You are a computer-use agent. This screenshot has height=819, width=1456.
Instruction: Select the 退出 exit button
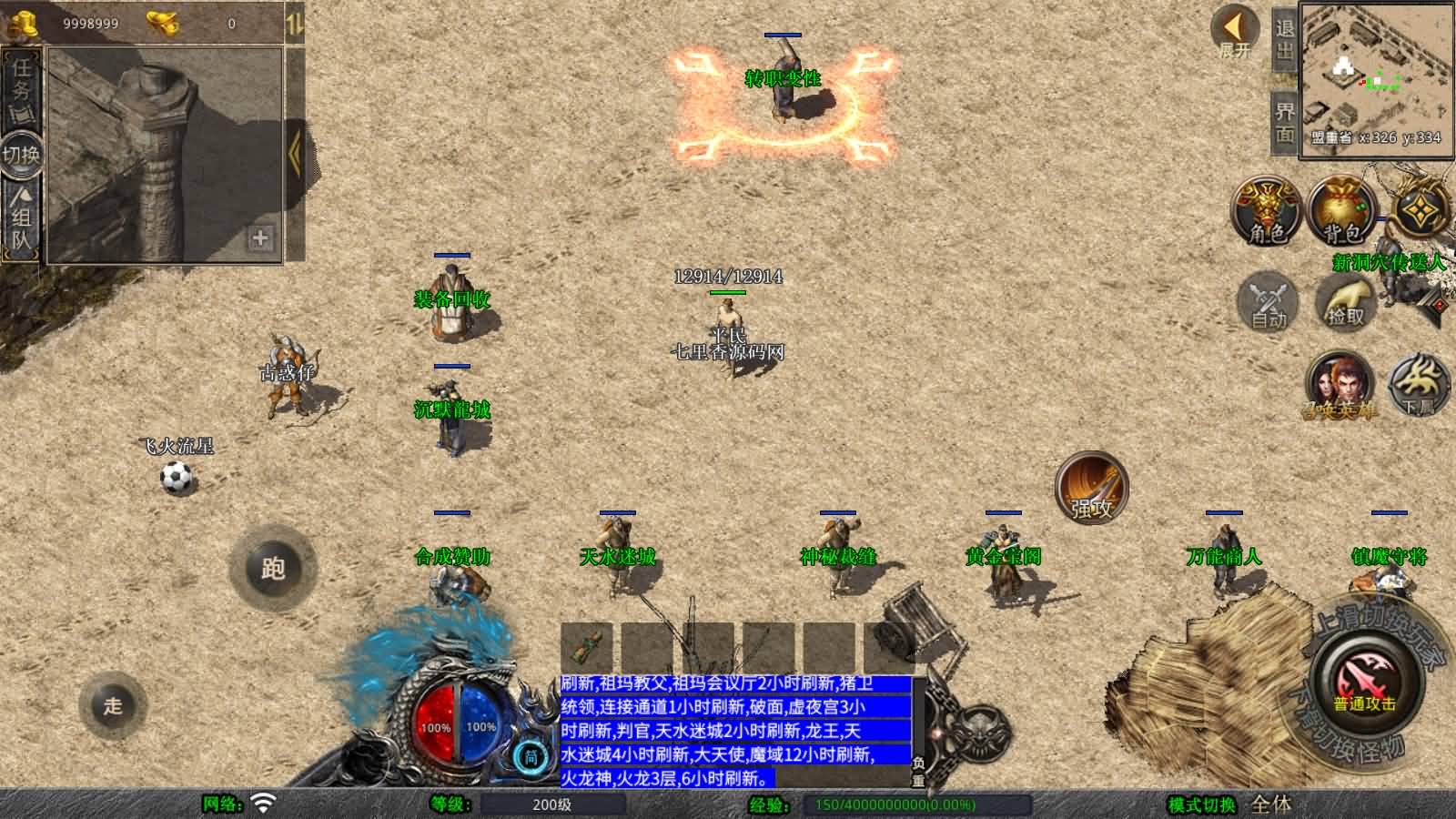(1284, 39)
